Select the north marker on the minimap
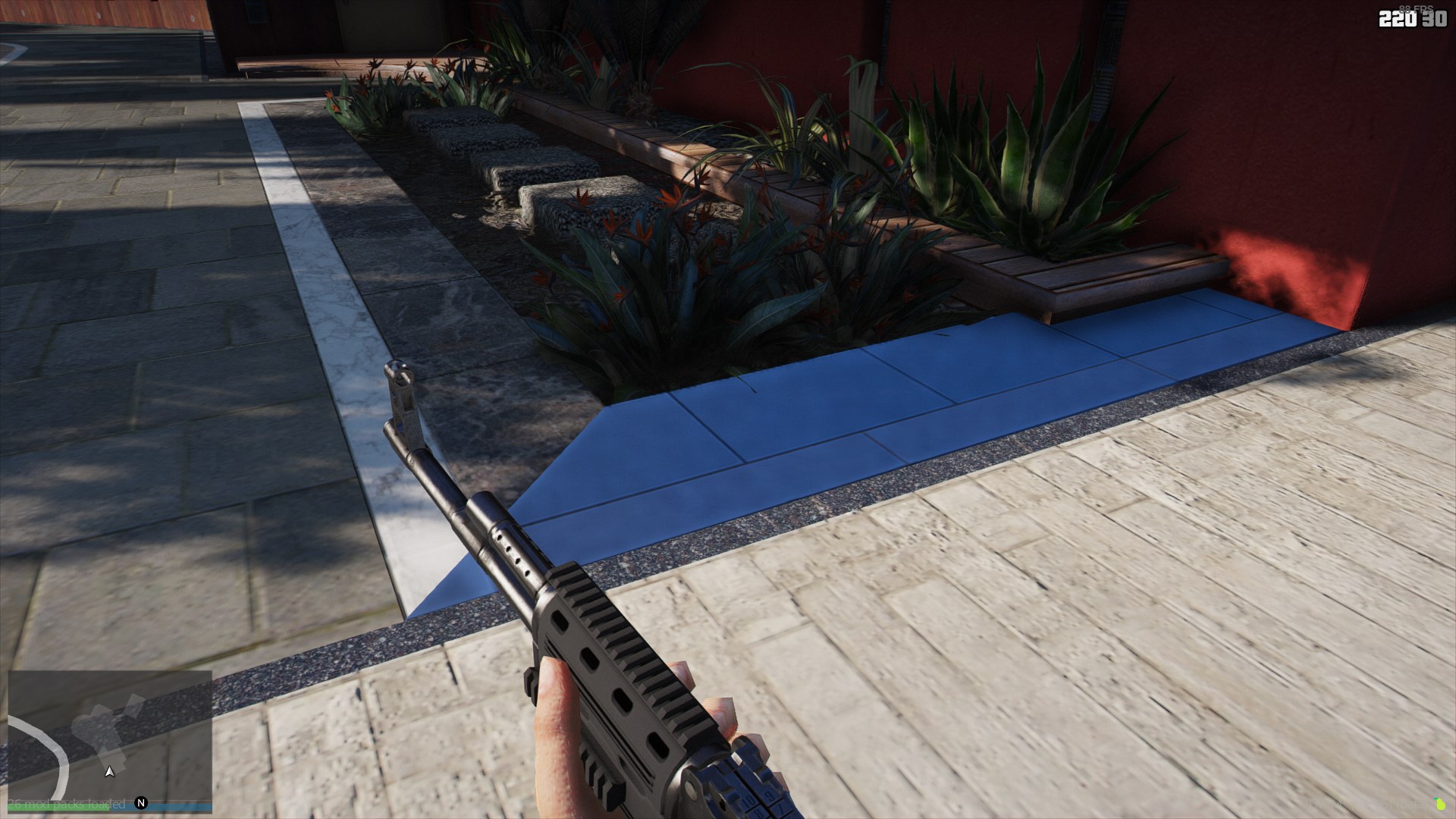The width and height of the screenshot is (1456, 819). tap(141, 803)
